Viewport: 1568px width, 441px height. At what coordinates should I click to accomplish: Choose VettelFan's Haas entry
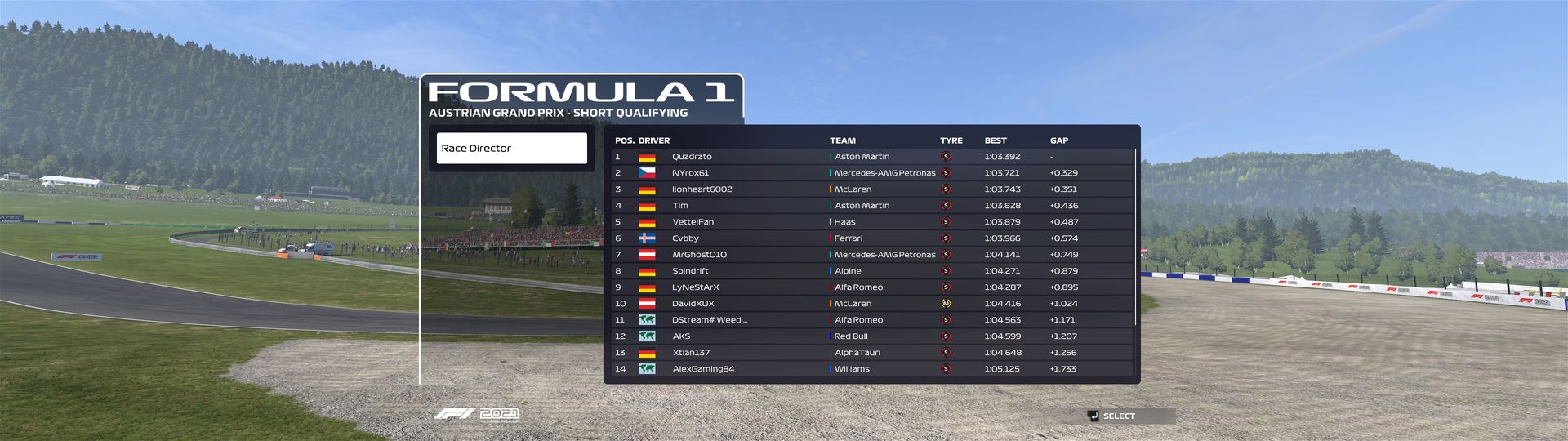coord(871,222)
